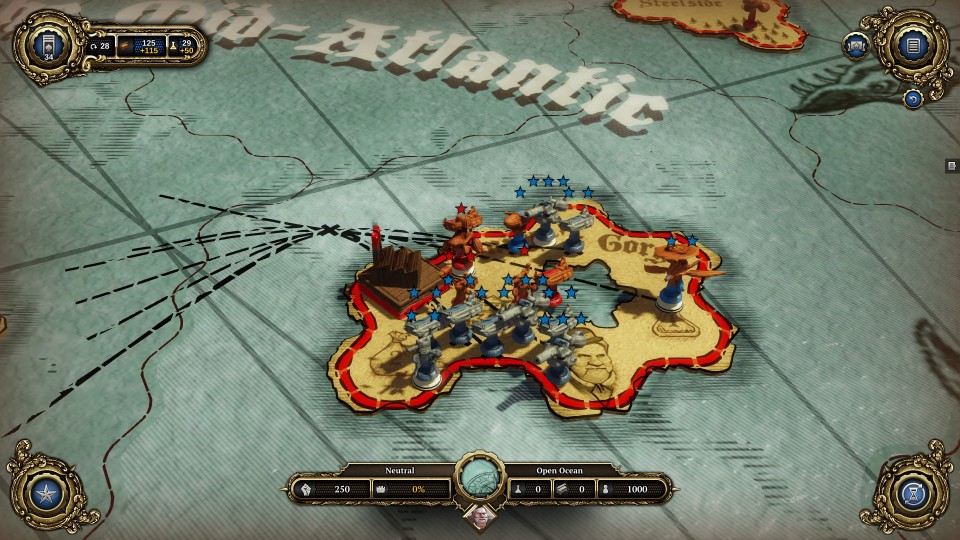This screenshot has height=540, width=960.
Task: Select the globe medallion in the bottom panel
Action: click(479, 479)
